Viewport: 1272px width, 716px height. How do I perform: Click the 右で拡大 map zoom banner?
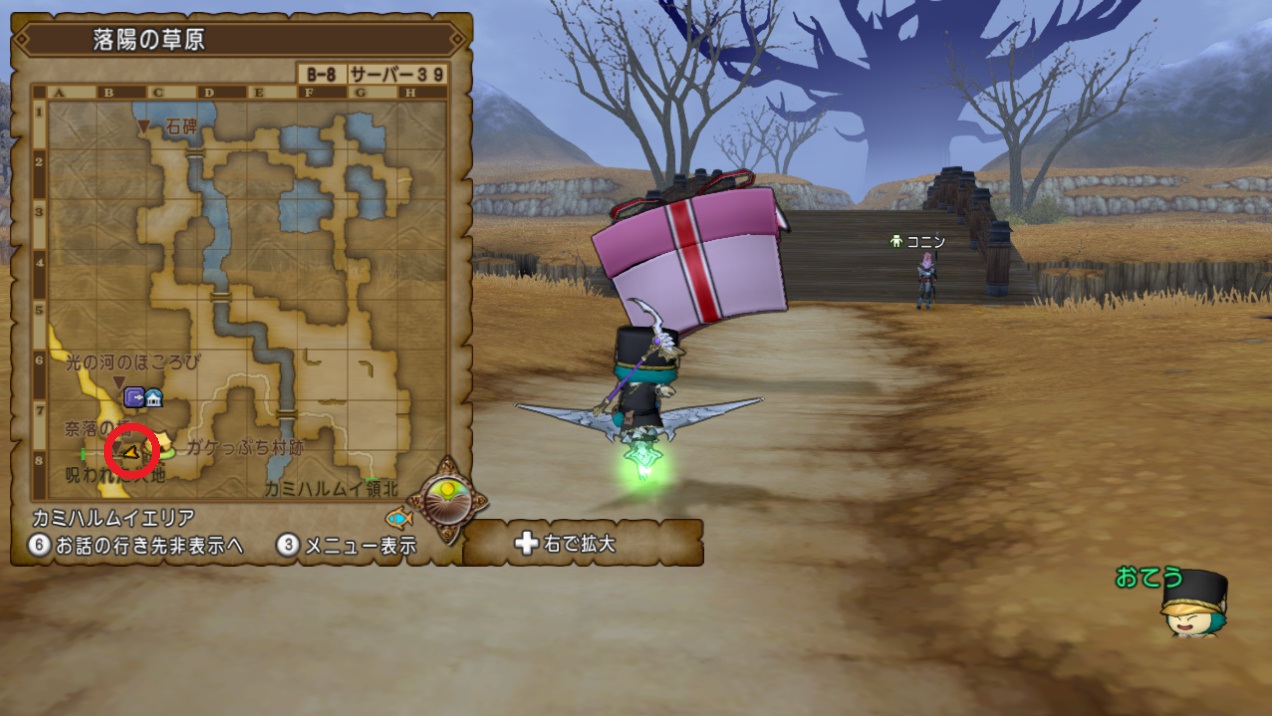(582, 543)
